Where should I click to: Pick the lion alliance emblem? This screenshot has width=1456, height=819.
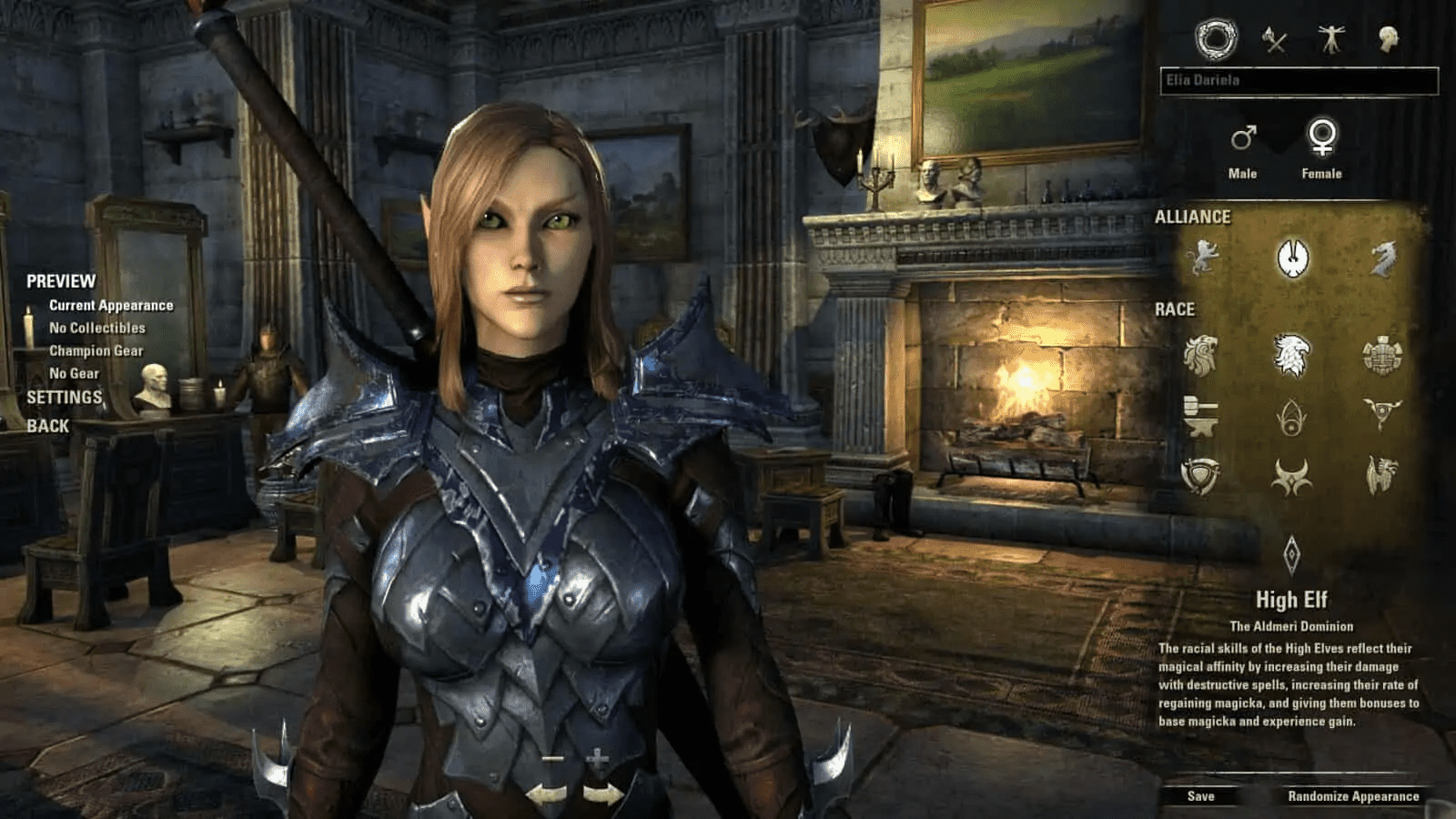pyautogui.click(x=1201, y=258)
